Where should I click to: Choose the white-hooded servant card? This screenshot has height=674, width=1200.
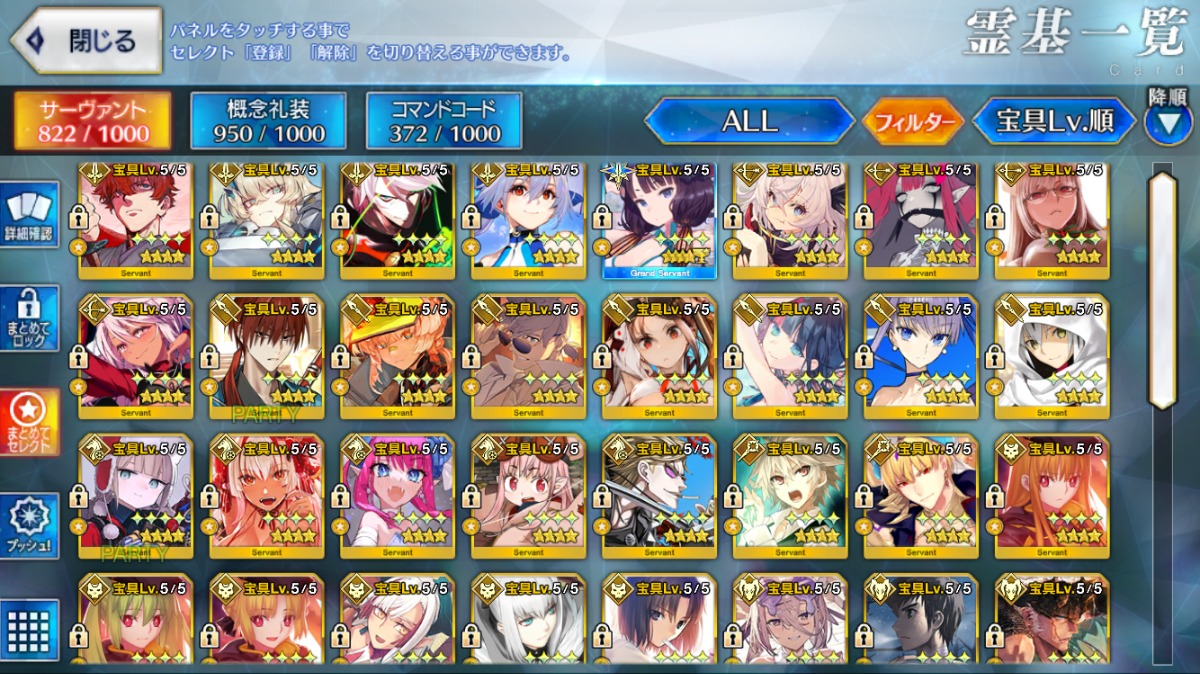(1052, 355)
